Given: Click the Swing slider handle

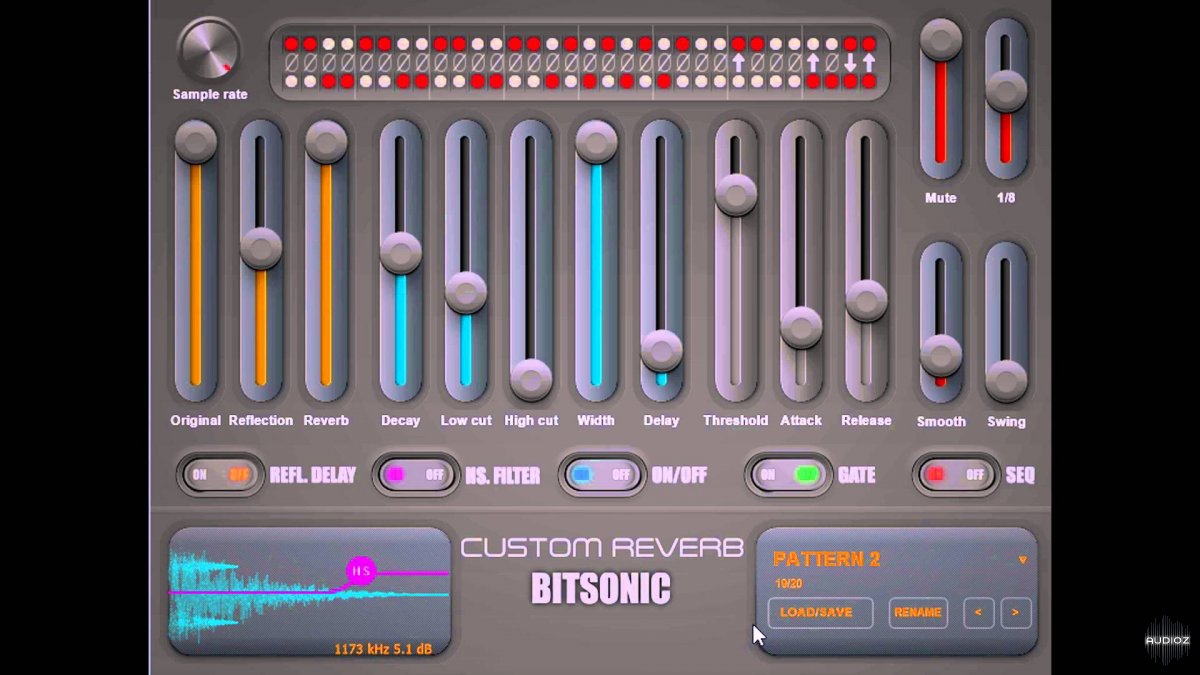Looking at the screenshot, I should [x=1006, y=380].
